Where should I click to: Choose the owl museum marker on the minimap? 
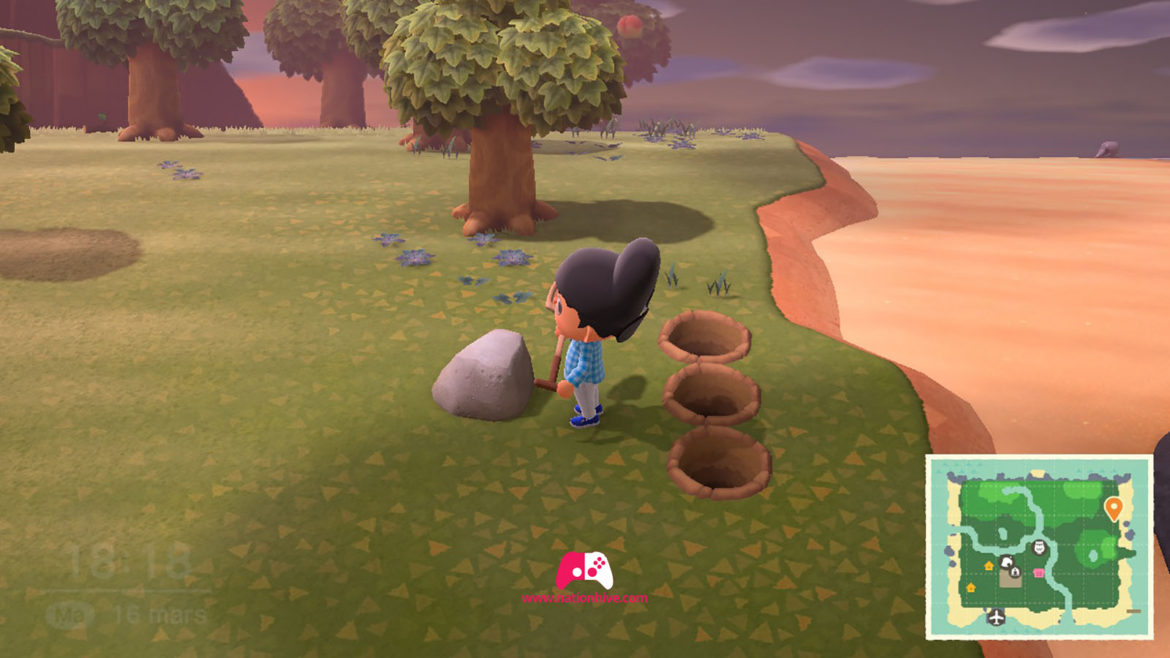tap(1038, 547)
